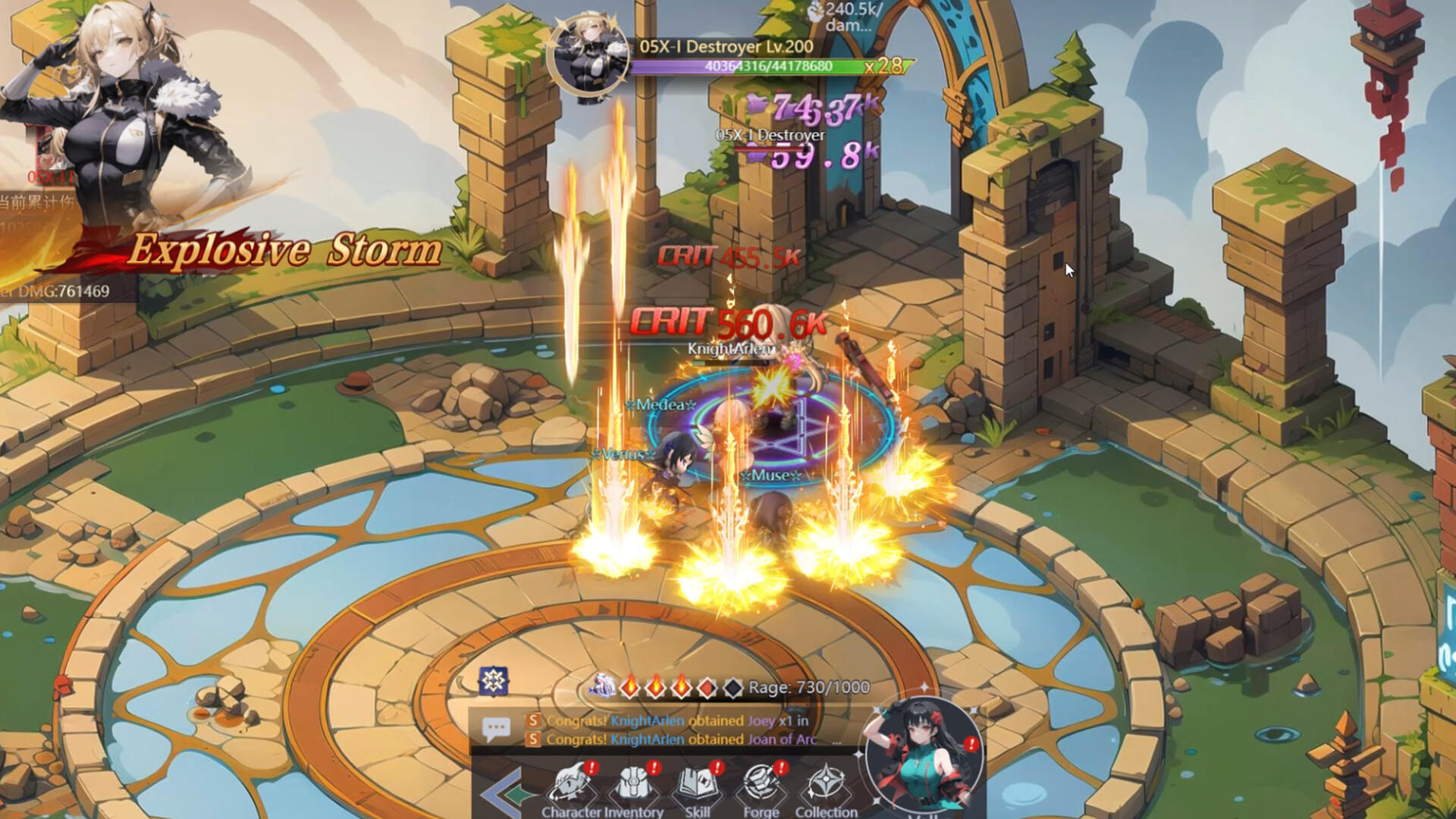Read the Joan of Arc chat message
The width and height of the screenshot is (1456, 819).
(x=682, y=739)
